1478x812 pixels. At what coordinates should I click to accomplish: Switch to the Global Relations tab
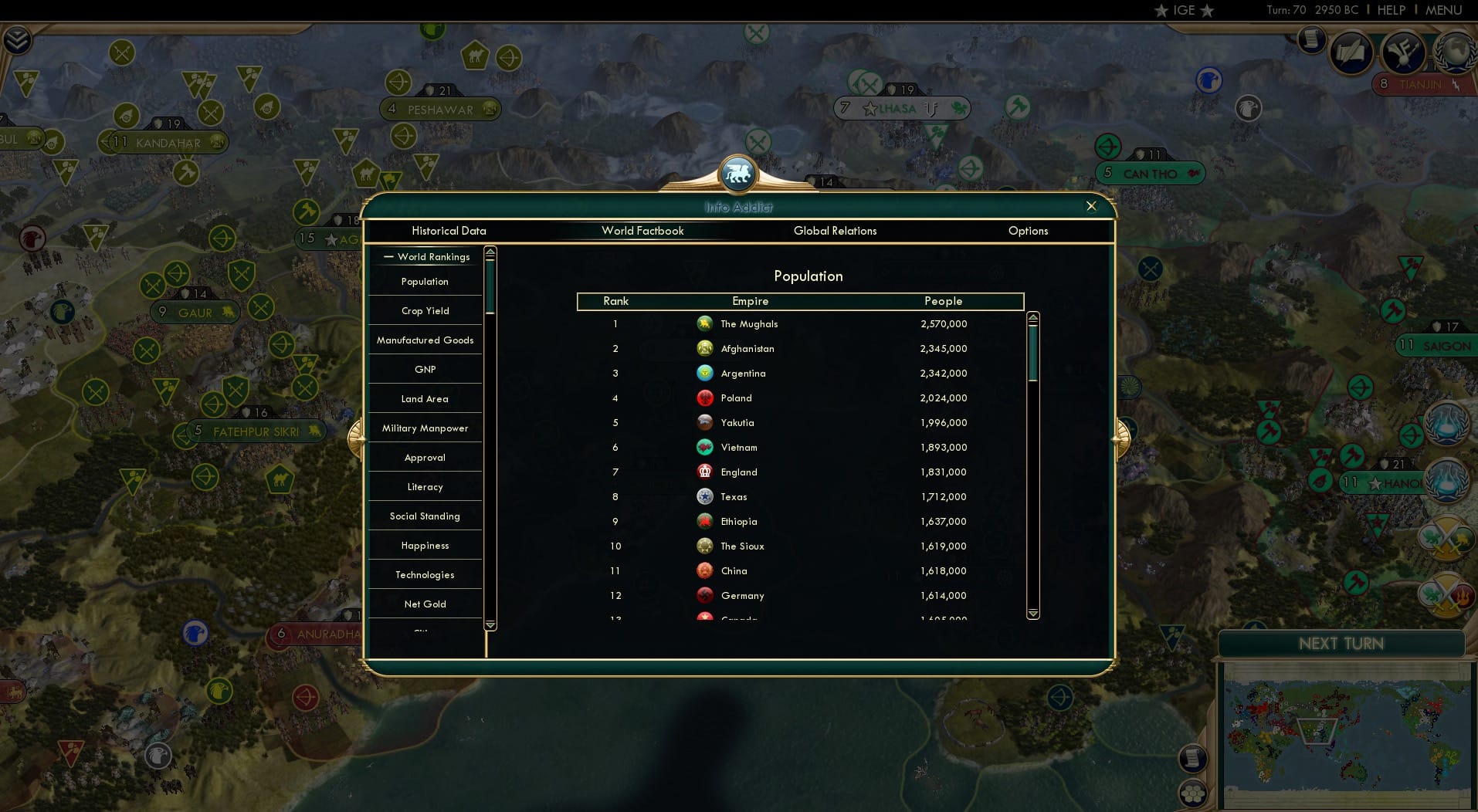(835, 231)
